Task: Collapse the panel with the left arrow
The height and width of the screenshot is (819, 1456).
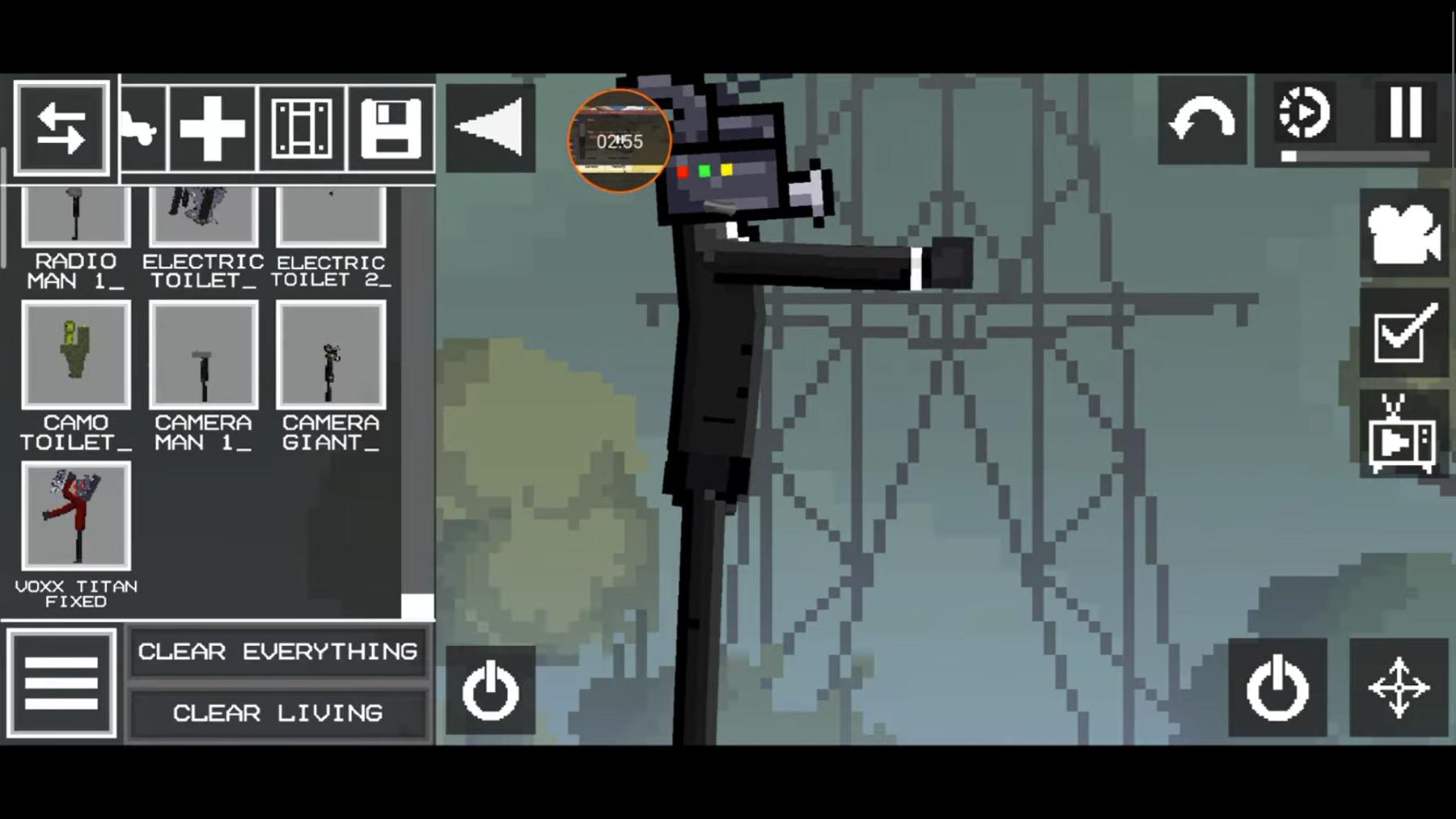Action: coord(490,127)
